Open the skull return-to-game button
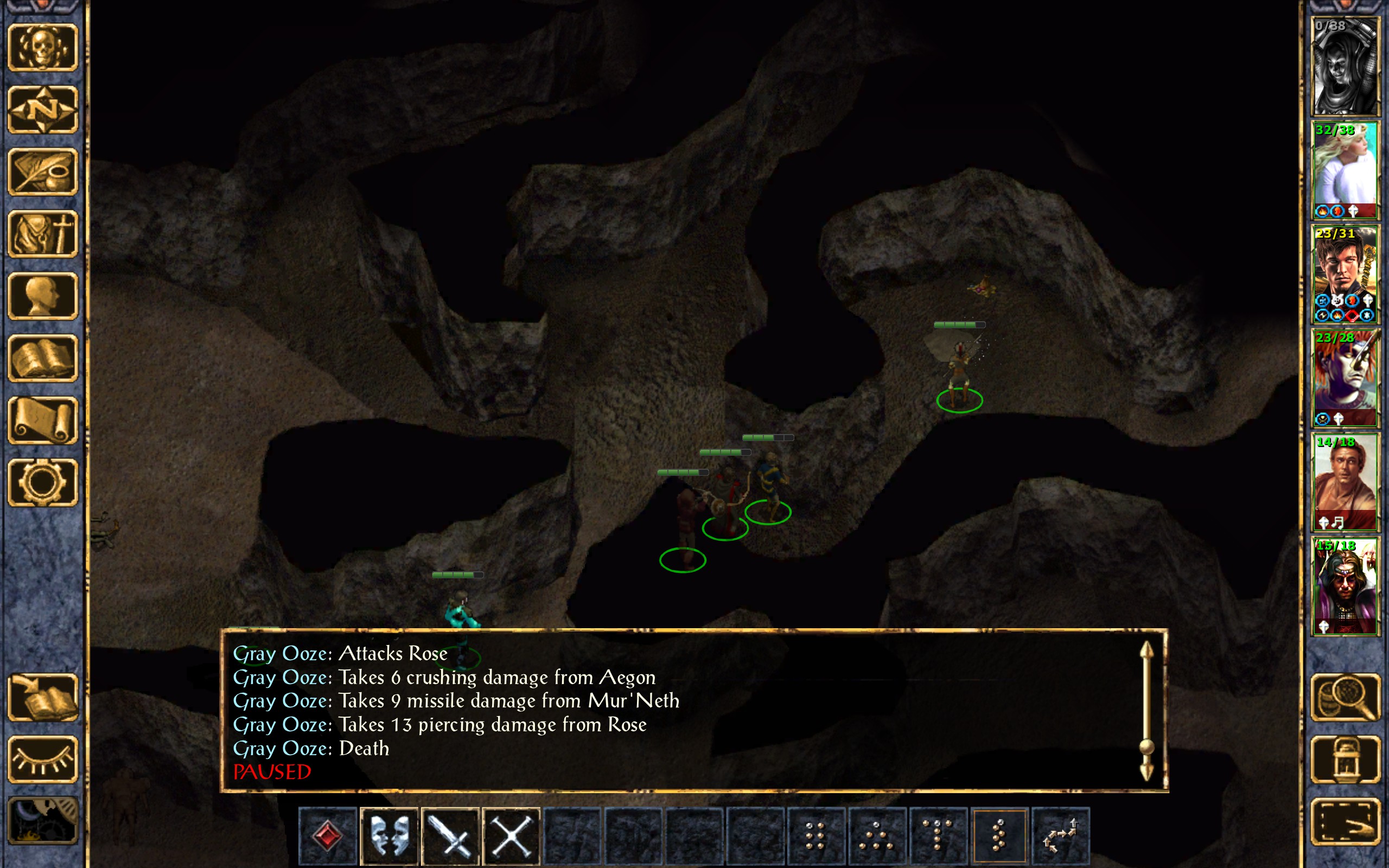The height and width of the screenshot is (868, 1389). [x=43, y=48]
